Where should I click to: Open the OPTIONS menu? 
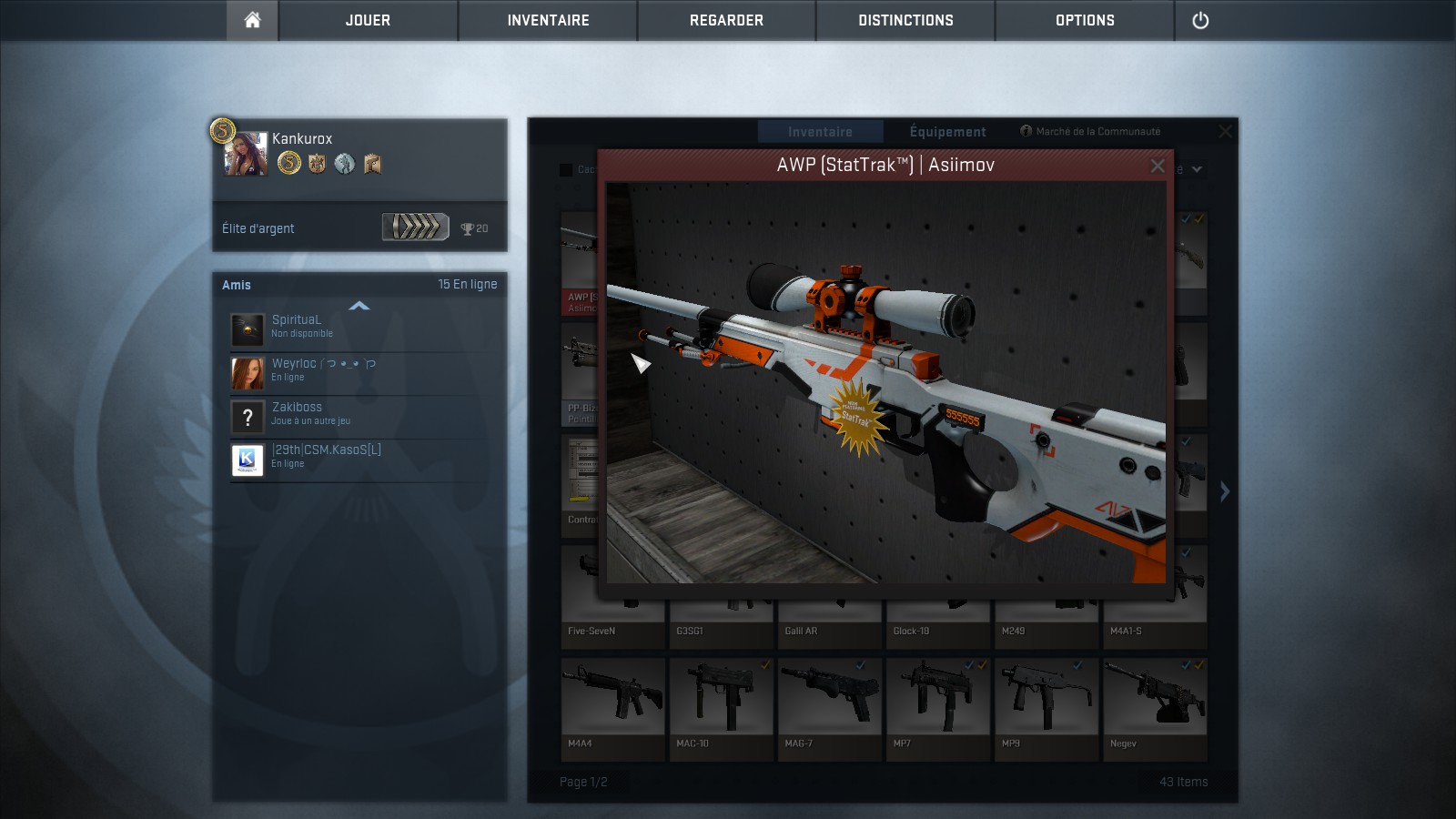point(1085,20)
